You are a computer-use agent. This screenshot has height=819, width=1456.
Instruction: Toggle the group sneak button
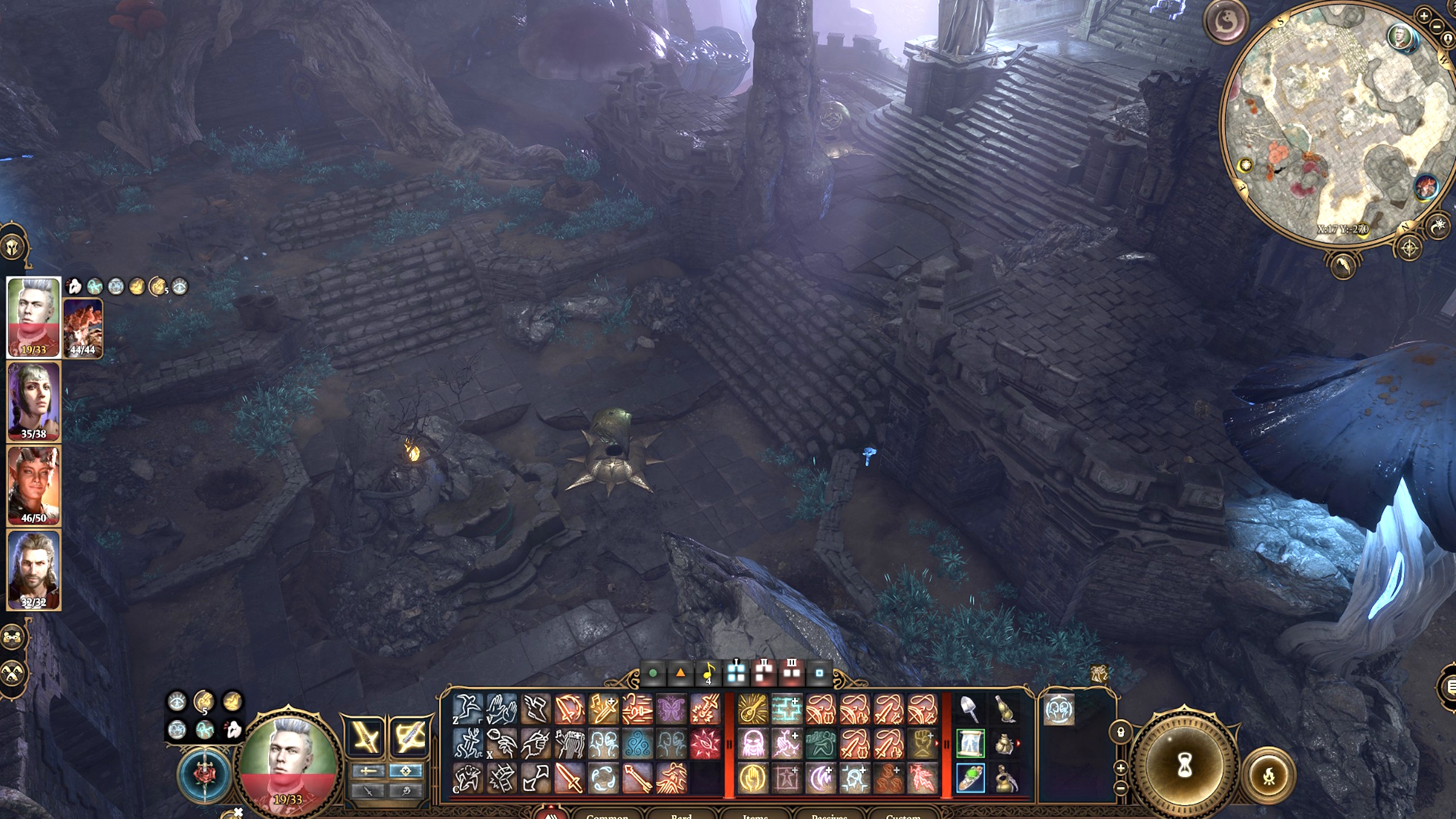tap(13, 675)
